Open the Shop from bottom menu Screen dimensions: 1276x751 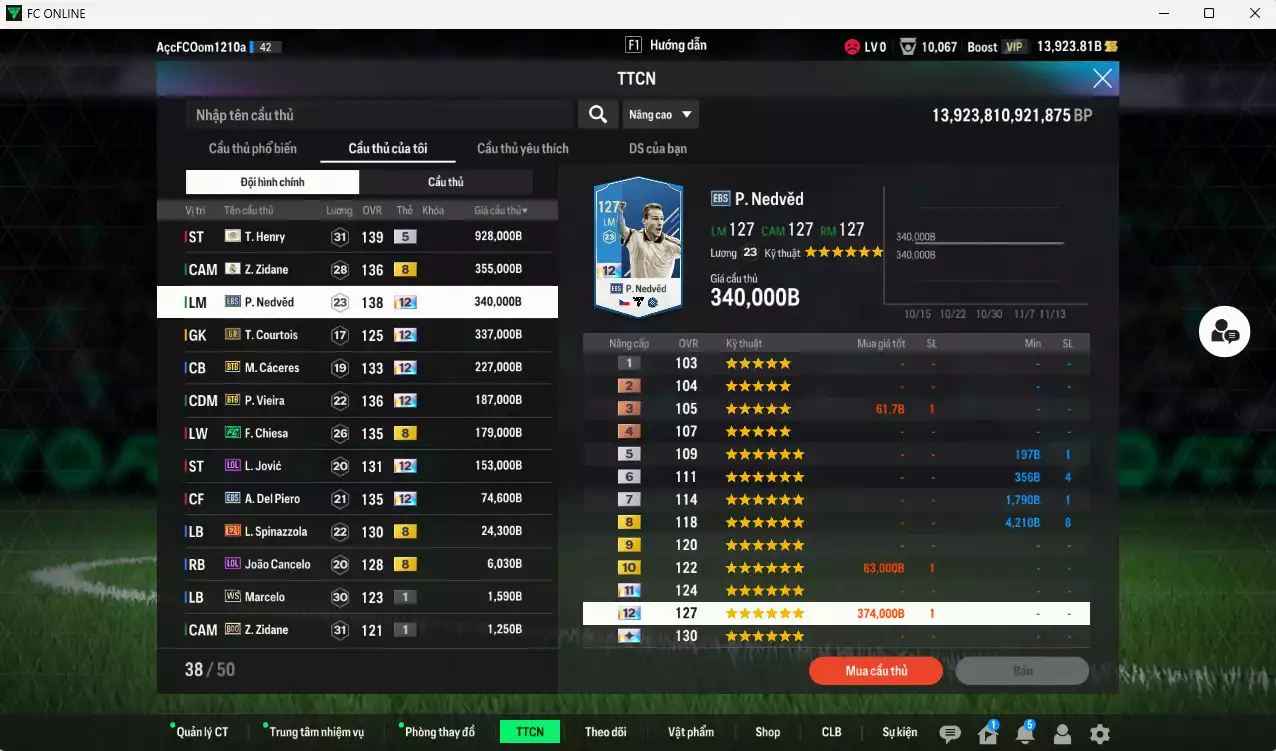768,732
